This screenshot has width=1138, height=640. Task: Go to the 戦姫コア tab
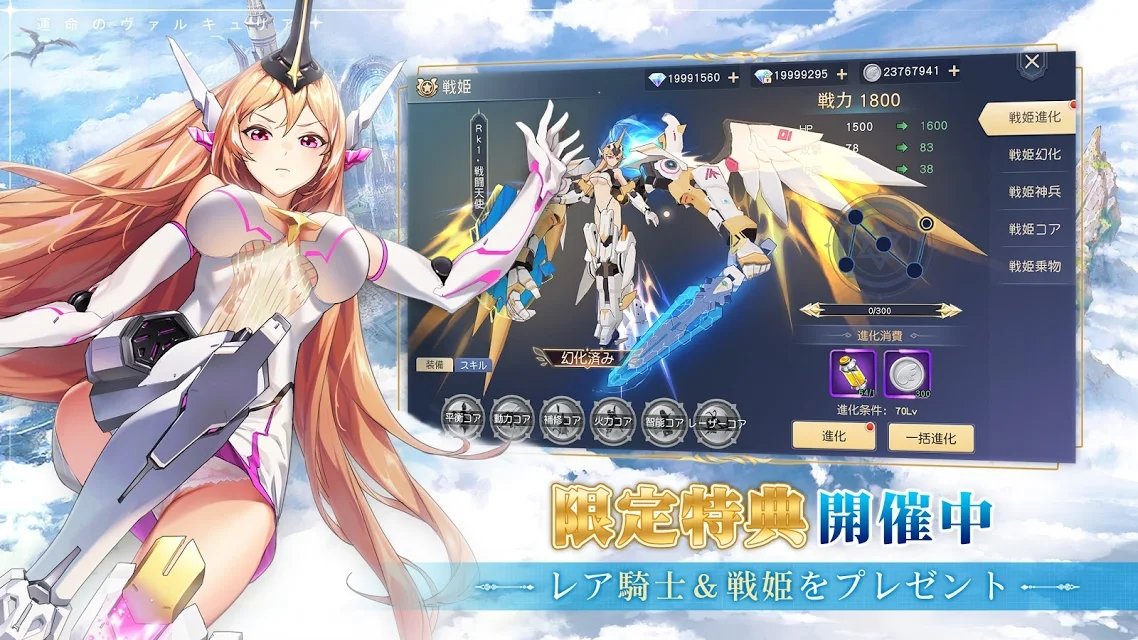pyautogui.click(x=1034, y=229)
